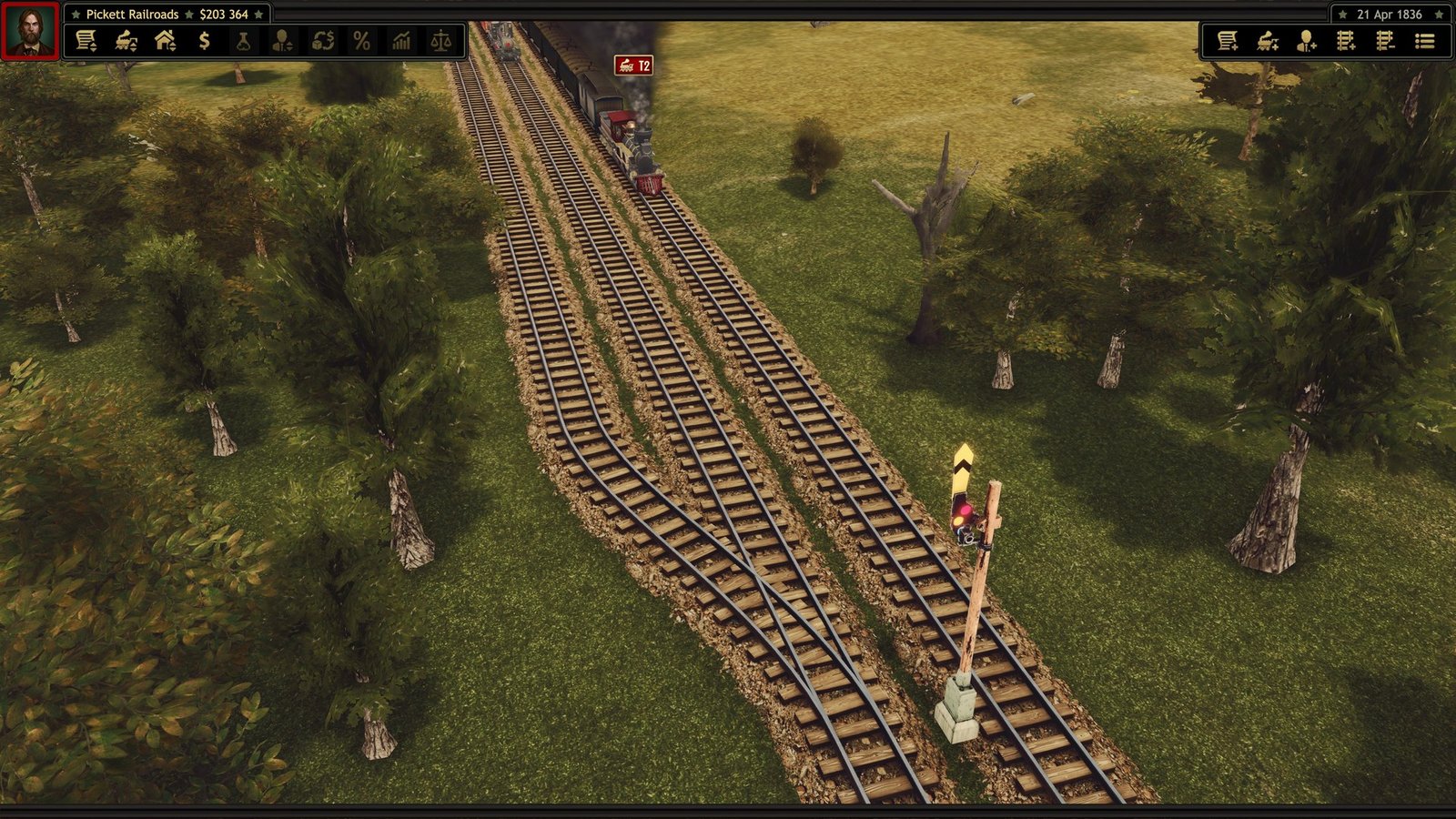Open the objectives list
This screenshot has width=1456, height=819.
point(1425,39)
